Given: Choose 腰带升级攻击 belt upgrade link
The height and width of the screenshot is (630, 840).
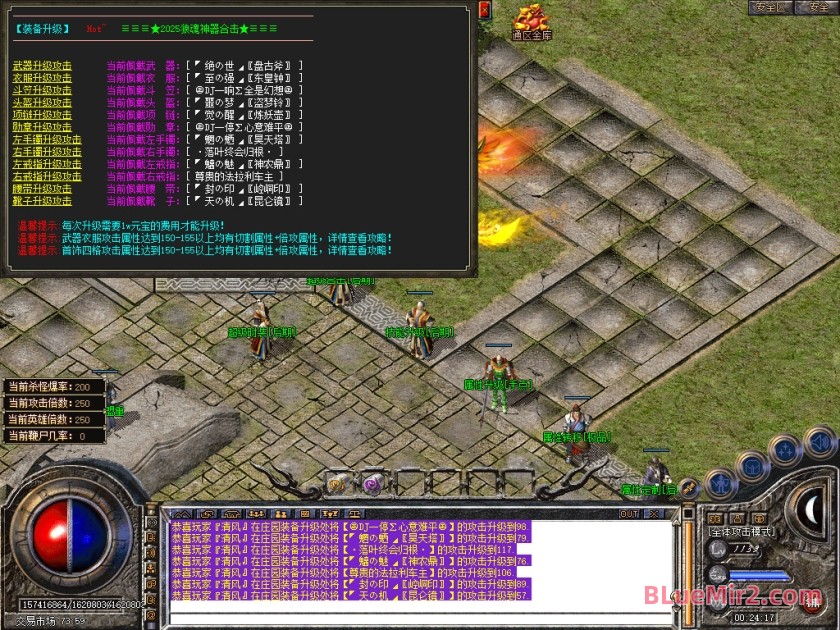Looking at the screenshot, I should point(41,188).
